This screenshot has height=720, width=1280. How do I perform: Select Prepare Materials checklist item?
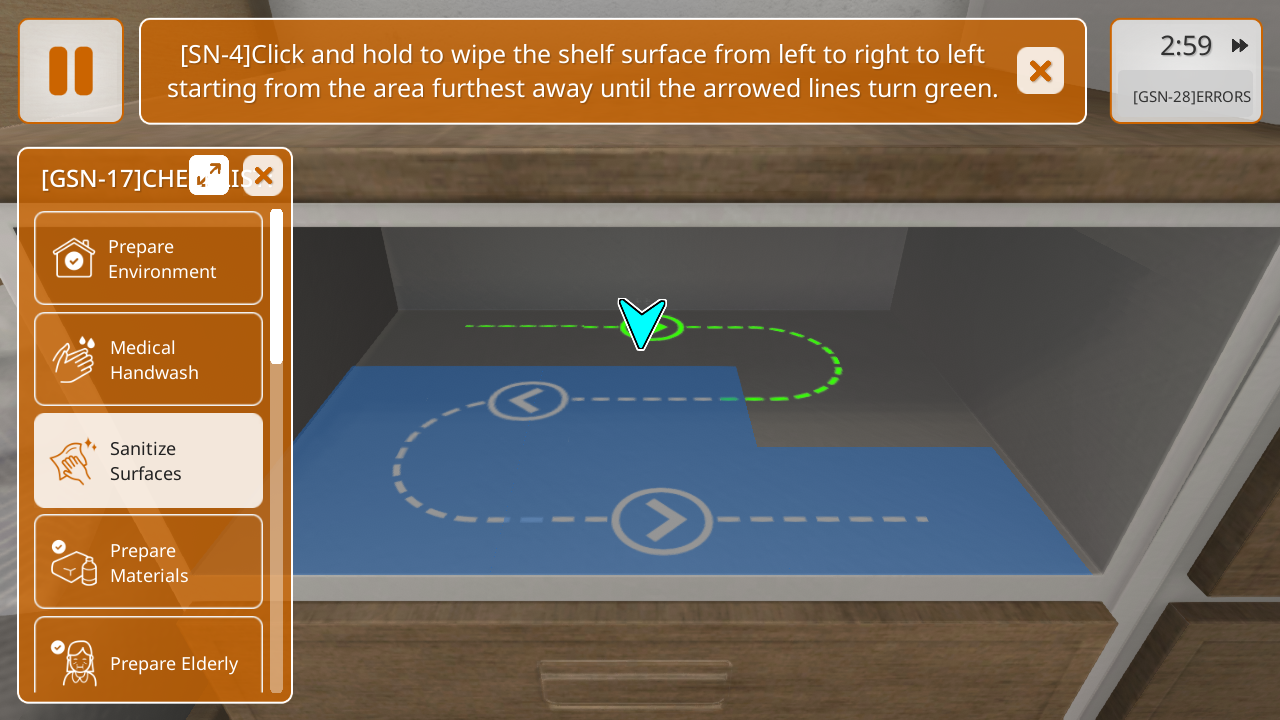[148, 562]
